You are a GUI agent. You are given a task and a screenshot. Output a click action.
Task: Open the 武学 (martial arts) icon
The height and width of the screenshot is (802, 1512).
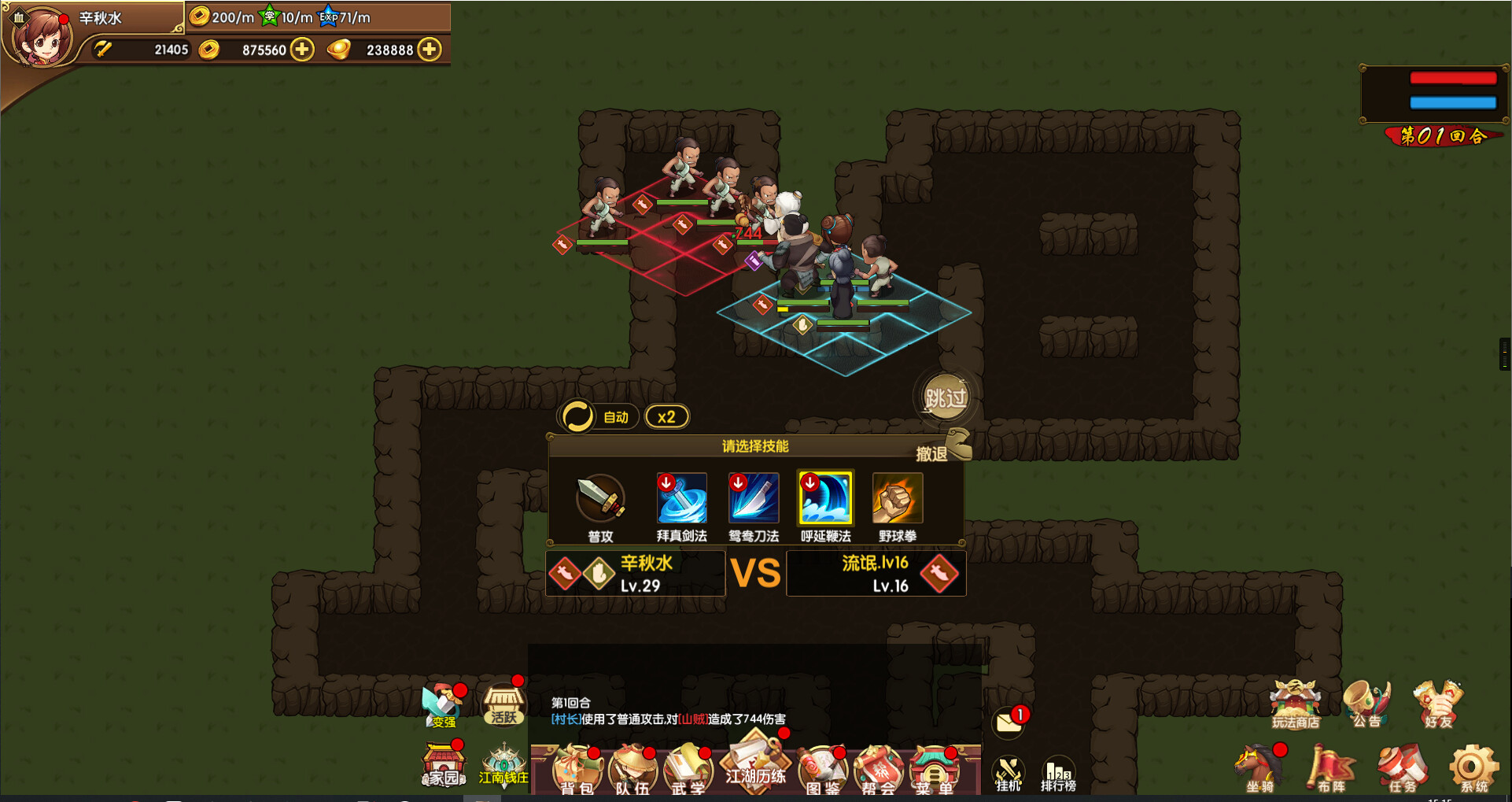click(x=688, y=767)
